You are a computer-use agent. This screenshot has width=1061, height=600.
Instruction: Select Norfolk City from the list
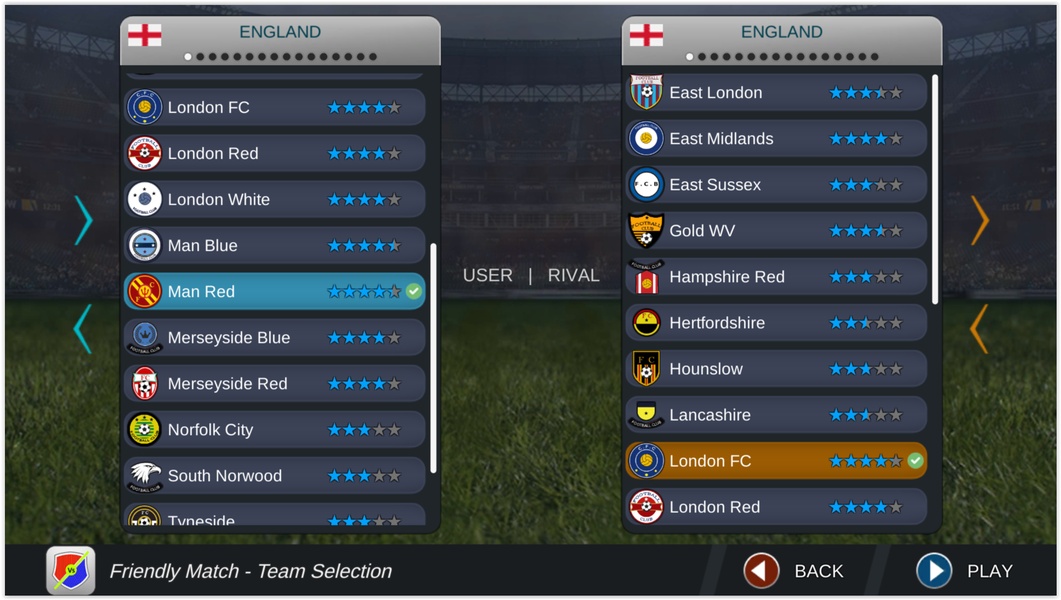point(274,429)
